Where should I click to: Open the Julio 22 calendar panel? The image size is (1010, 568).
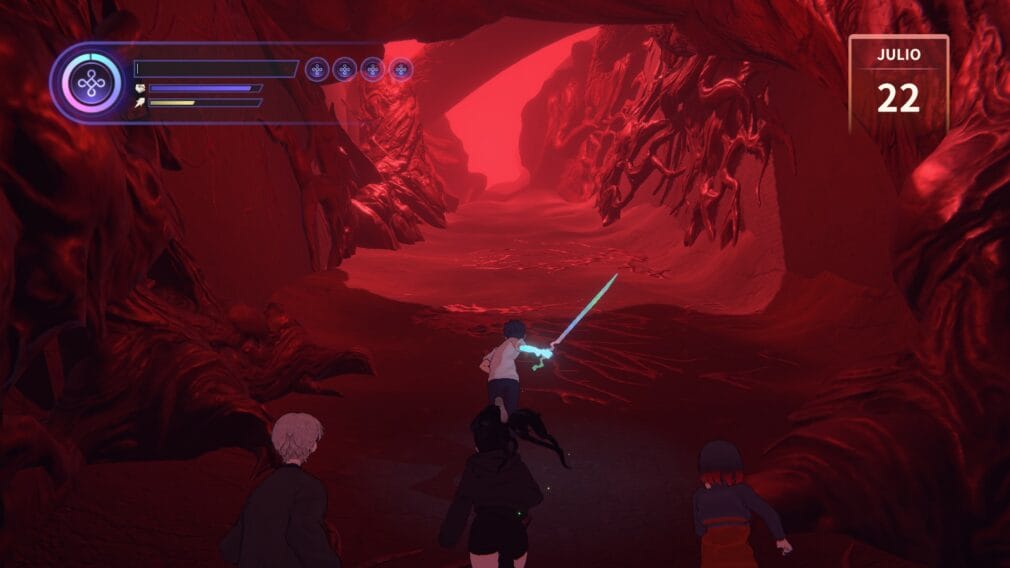(x=898, y=84)
